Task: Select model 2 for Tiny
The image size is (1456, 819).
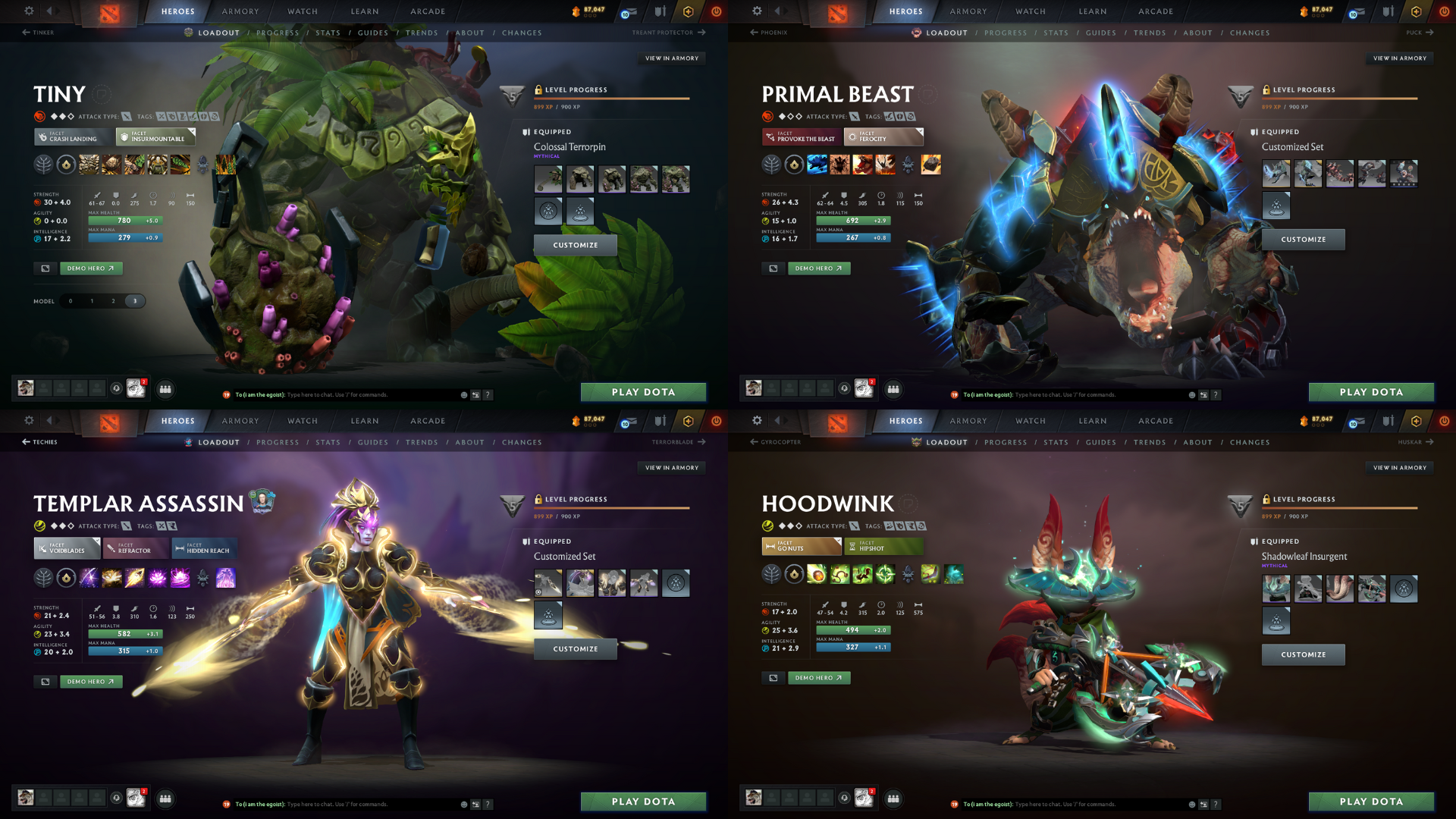Action: pyautogui.click(x=113, y=301)
